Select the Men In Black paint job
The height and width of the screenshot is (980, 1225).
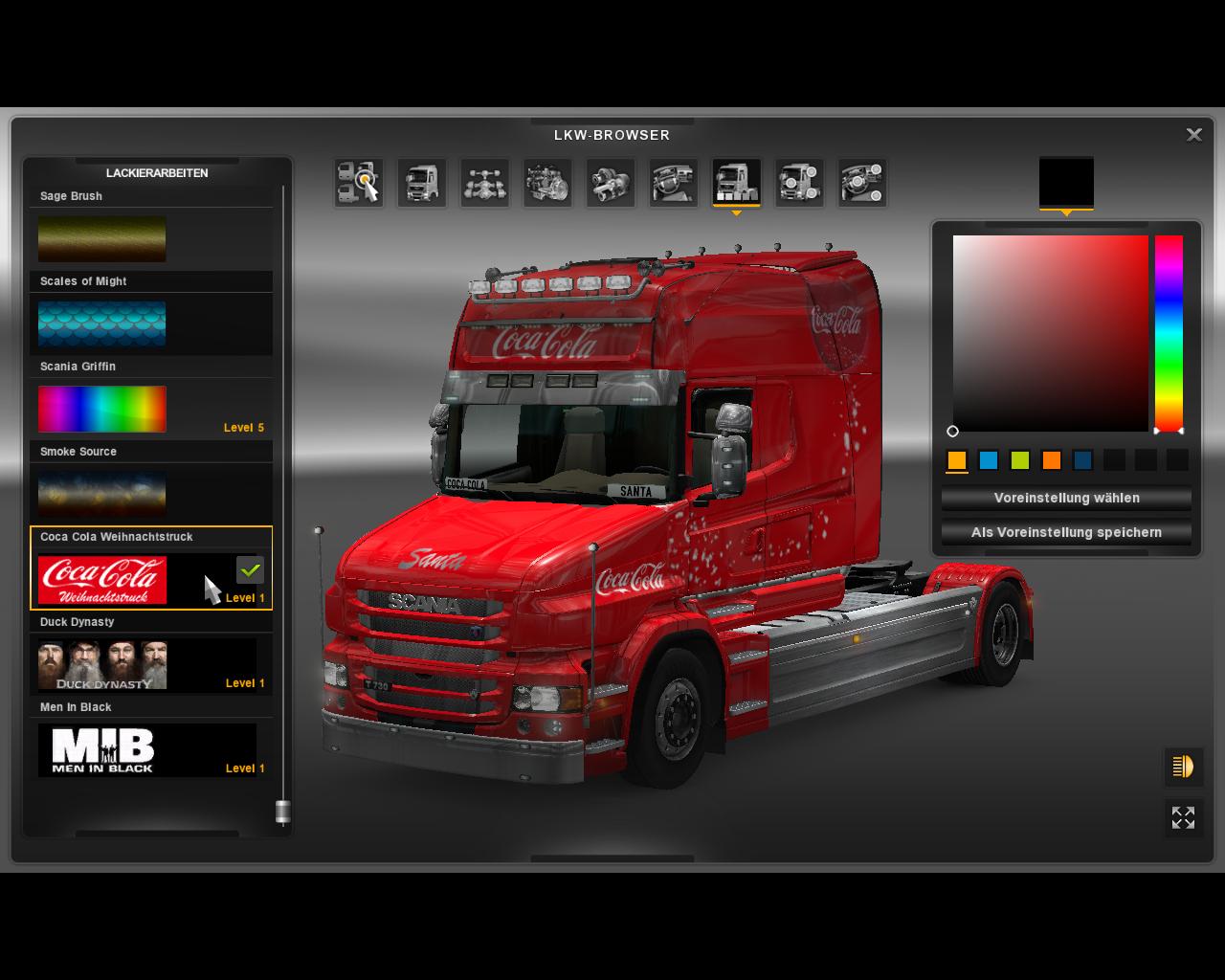click(102, 750)
